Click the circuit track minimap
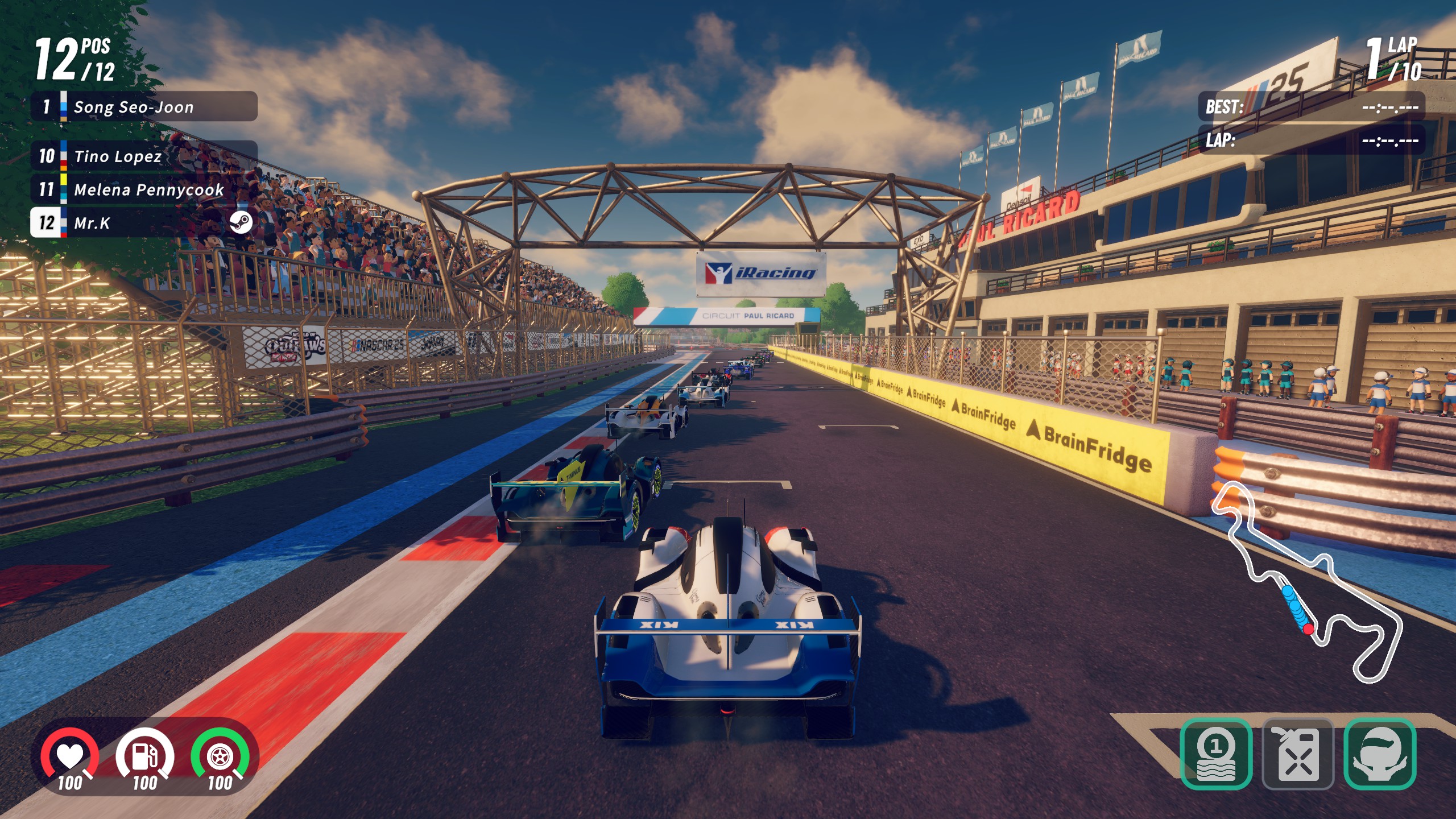Screen dimensions: 1456x819 pos(1308,586)
